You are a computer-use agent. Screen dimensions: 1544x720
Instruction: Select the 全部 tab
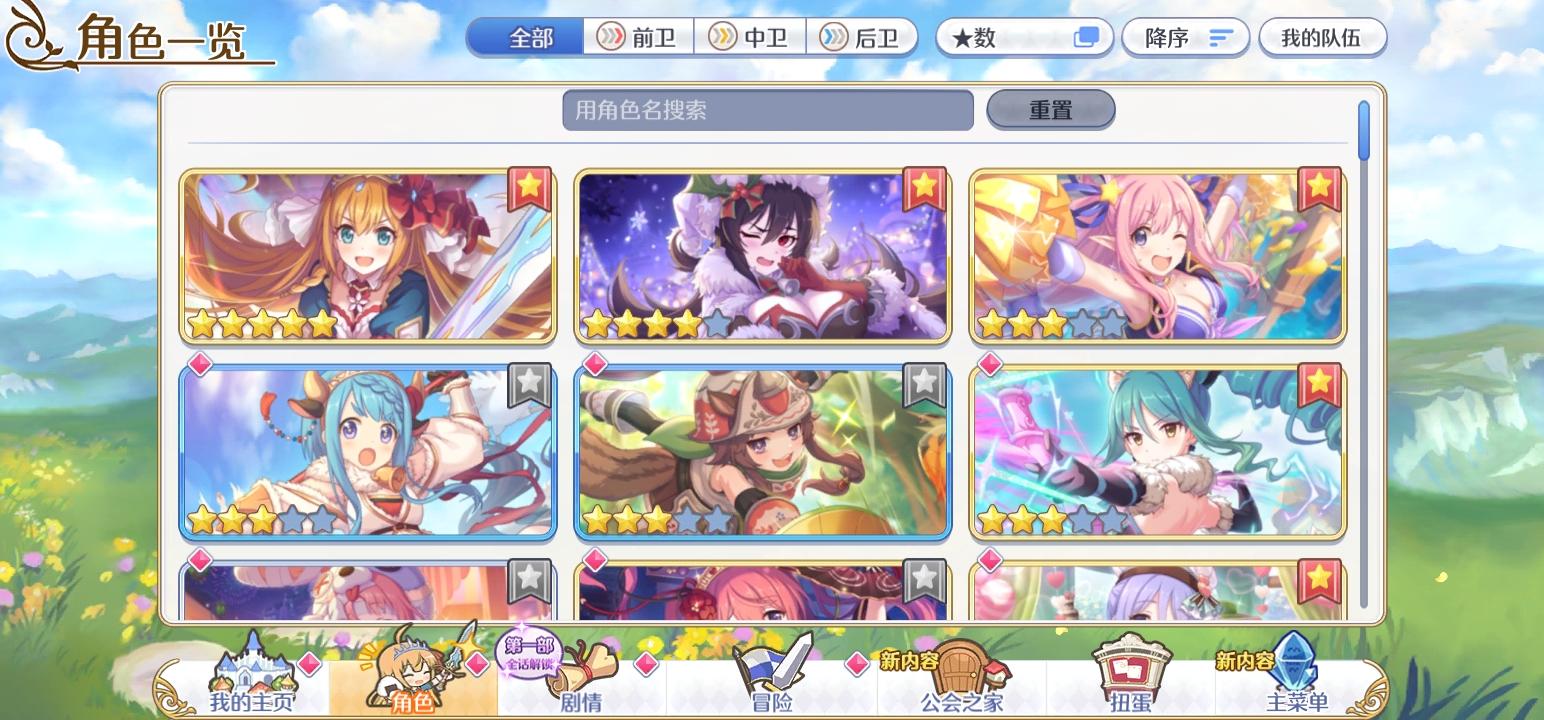[x=525, y=34]
